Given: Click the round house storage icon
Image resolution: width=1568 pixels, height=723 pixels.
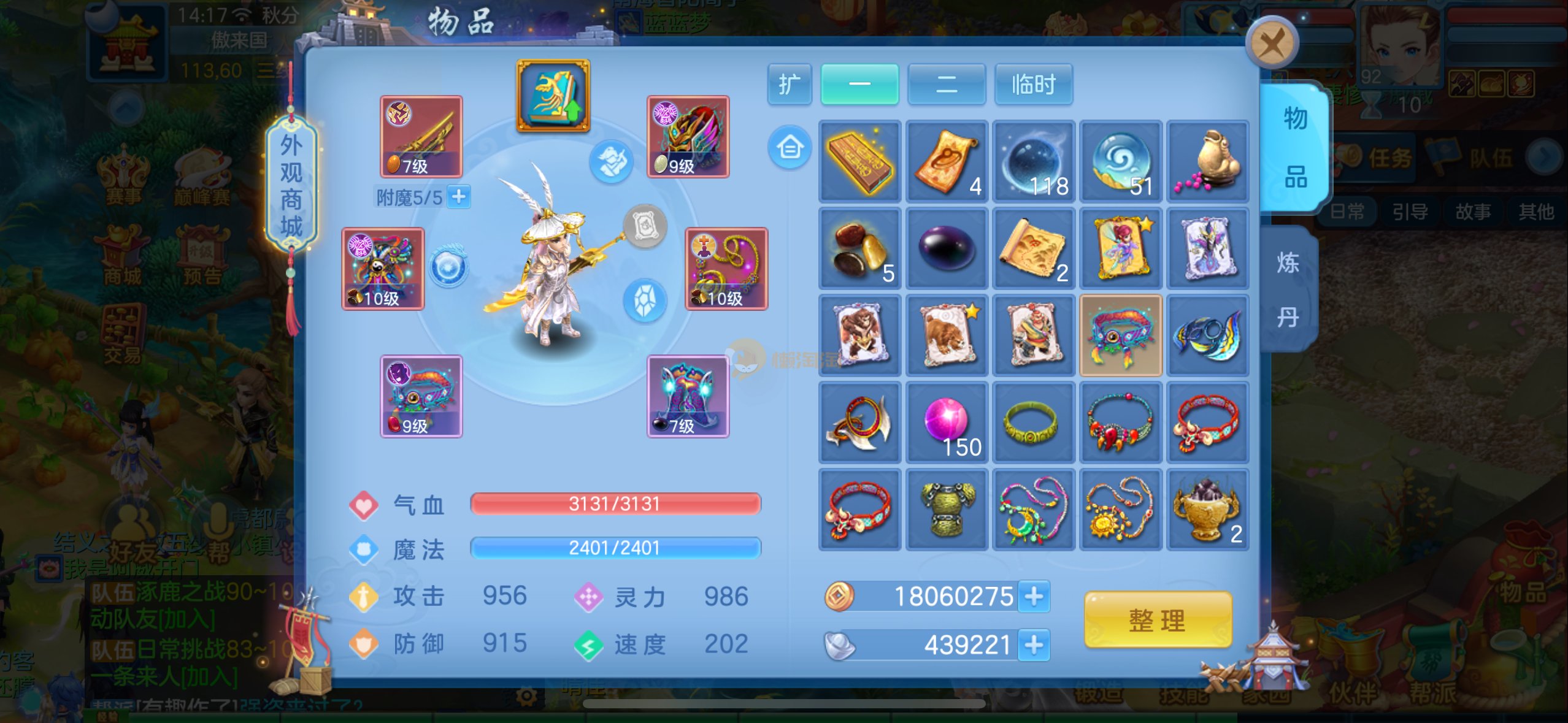Looking at the screenshot, I should [790, 148].
